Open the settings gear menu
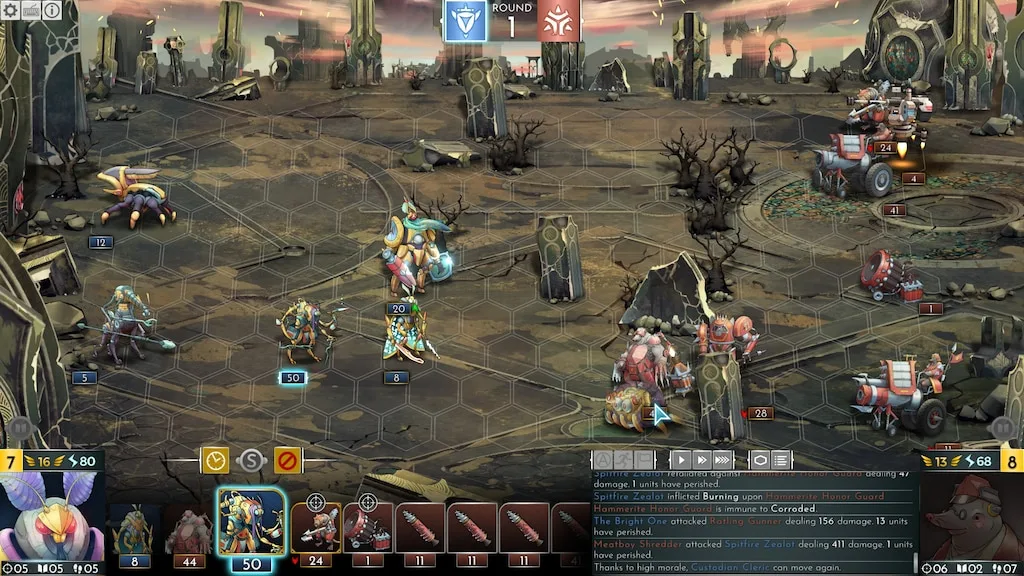This screenshot has height=576, width=1024. 9,10
